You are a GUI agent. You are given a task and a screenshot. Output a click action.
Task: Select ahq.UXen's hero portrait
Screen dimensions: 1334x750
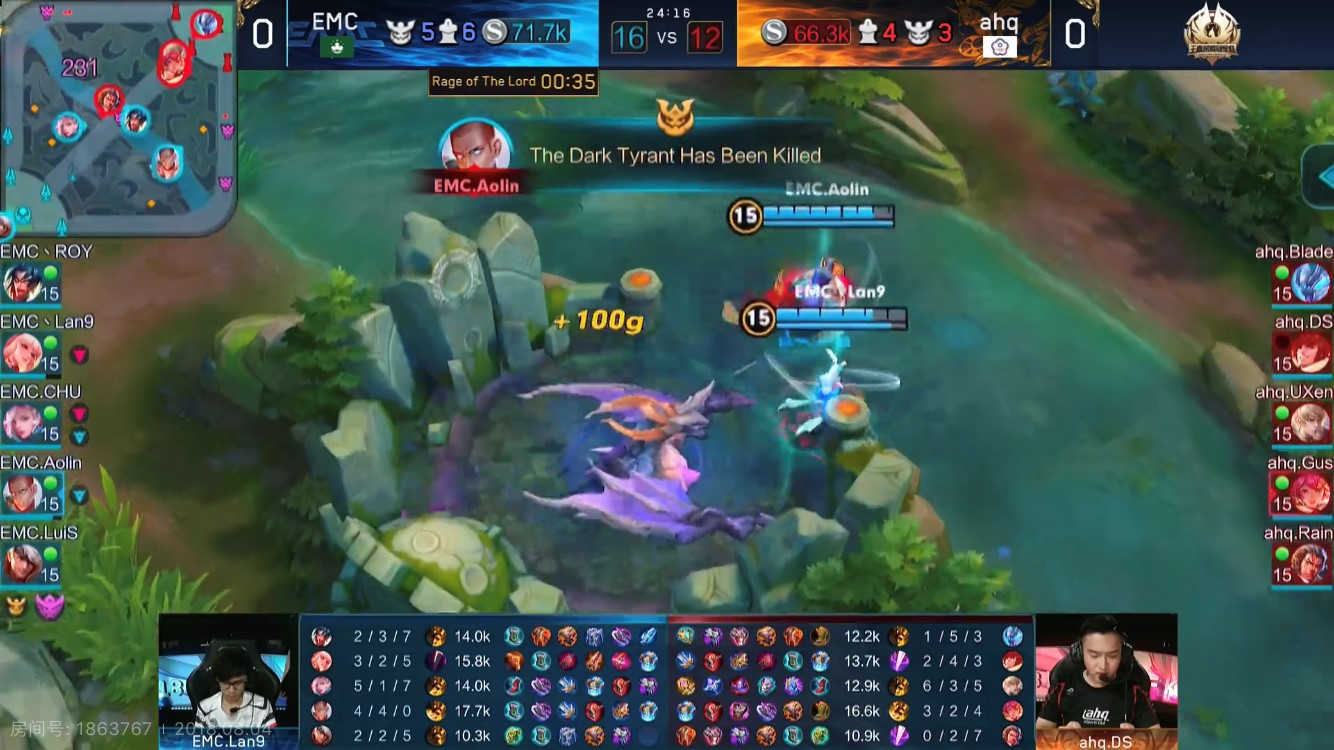coord(1310,423)
